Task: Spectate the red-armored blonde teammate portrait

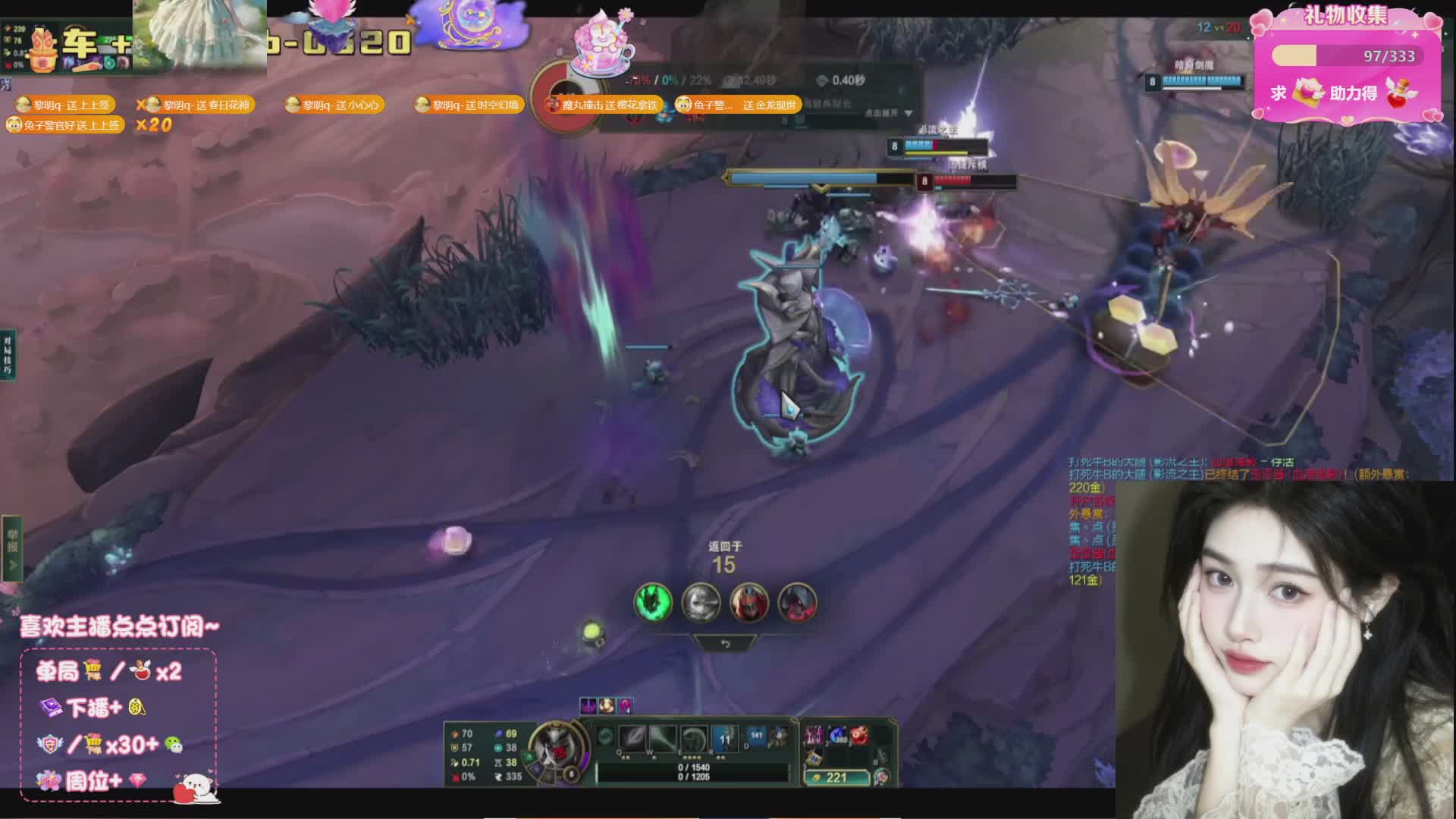Action: [748, 603]
